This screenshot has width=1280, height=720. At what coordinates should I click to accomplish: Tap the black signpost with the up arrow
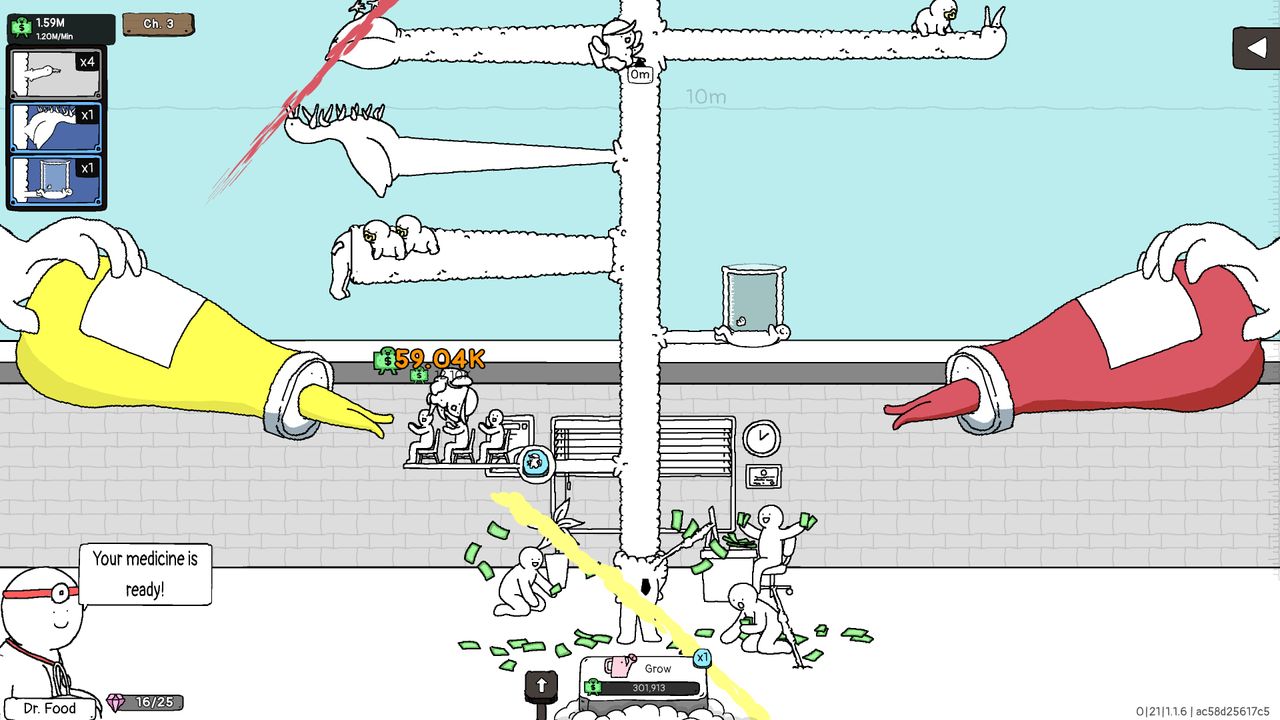(541, 685)
